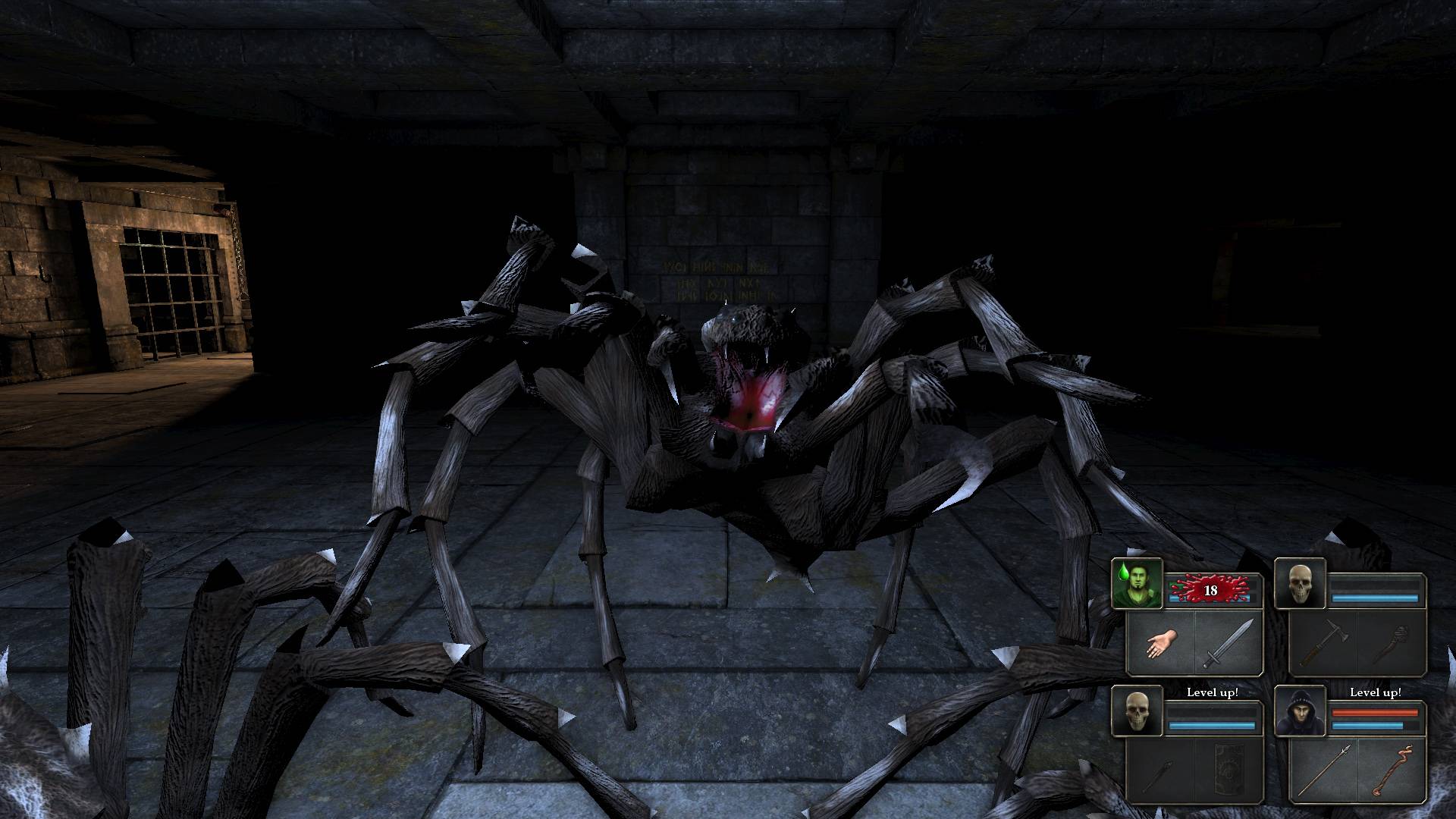
Task: Attack with the hooded champion's spear
Action: point(1323,770)
